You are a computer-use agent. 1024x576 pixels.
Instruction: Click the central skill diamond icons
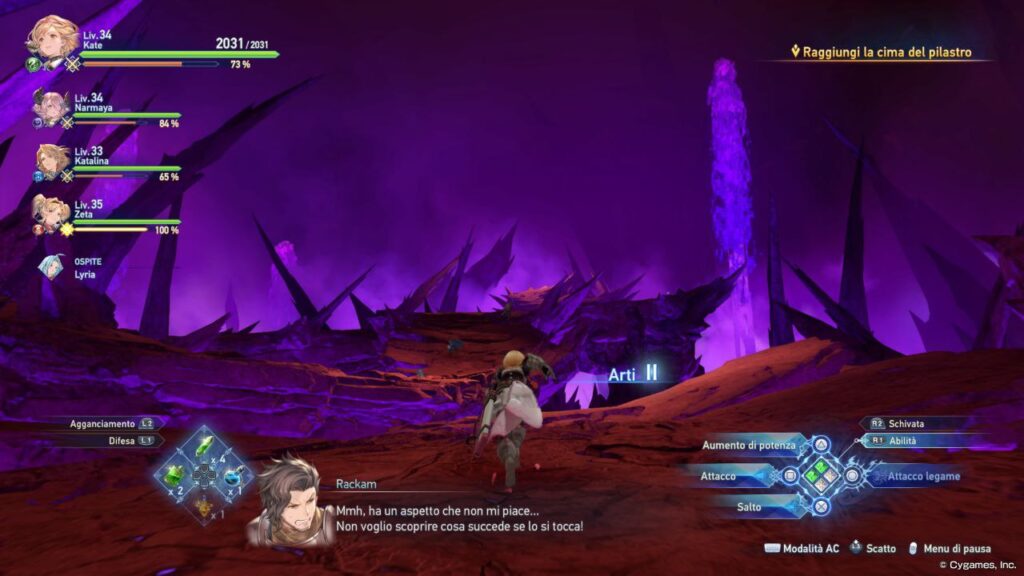click(x=821, y=475)
